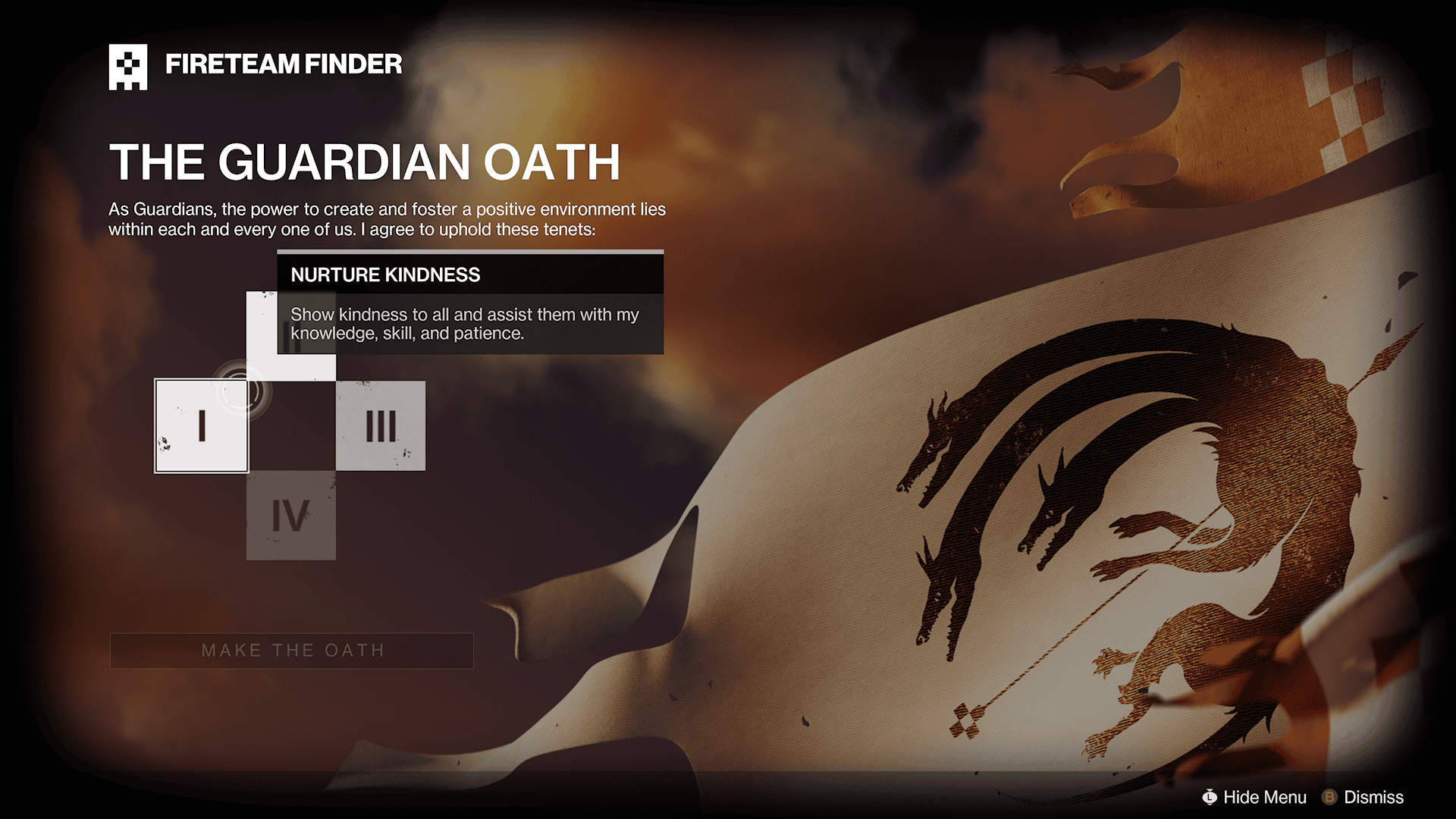Choose tenet tile III
The image size is (1456, 819).
tap(381, 425)
